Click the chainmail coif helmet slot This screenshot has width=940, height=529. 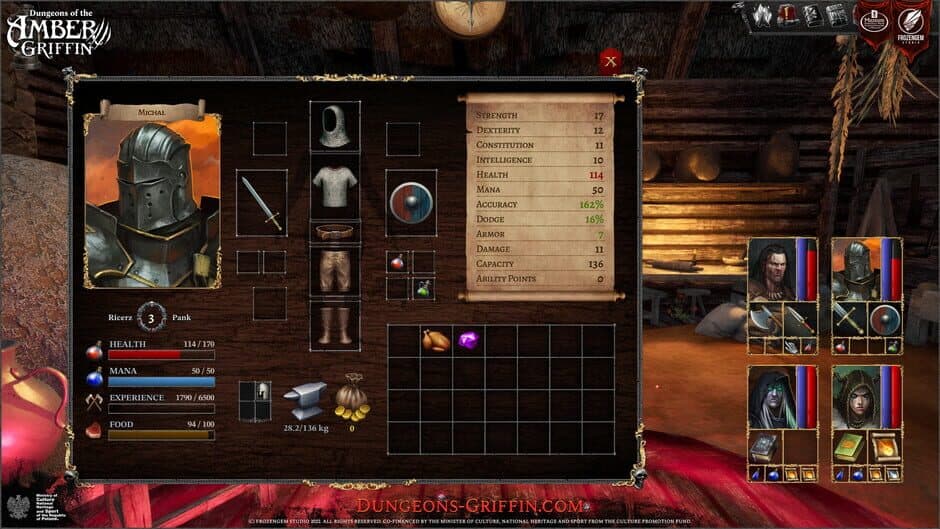coord(335,126)
